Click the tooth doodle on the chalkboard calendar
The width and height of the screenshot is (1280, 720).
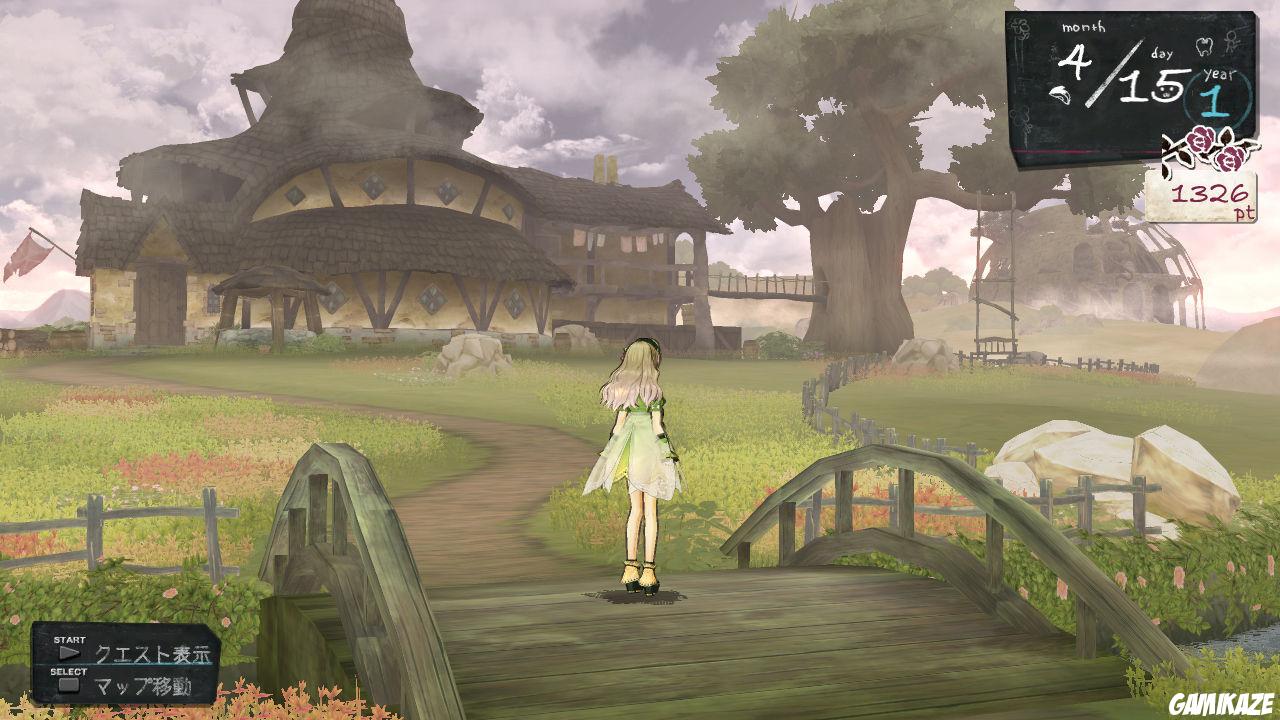point(1204,46)
